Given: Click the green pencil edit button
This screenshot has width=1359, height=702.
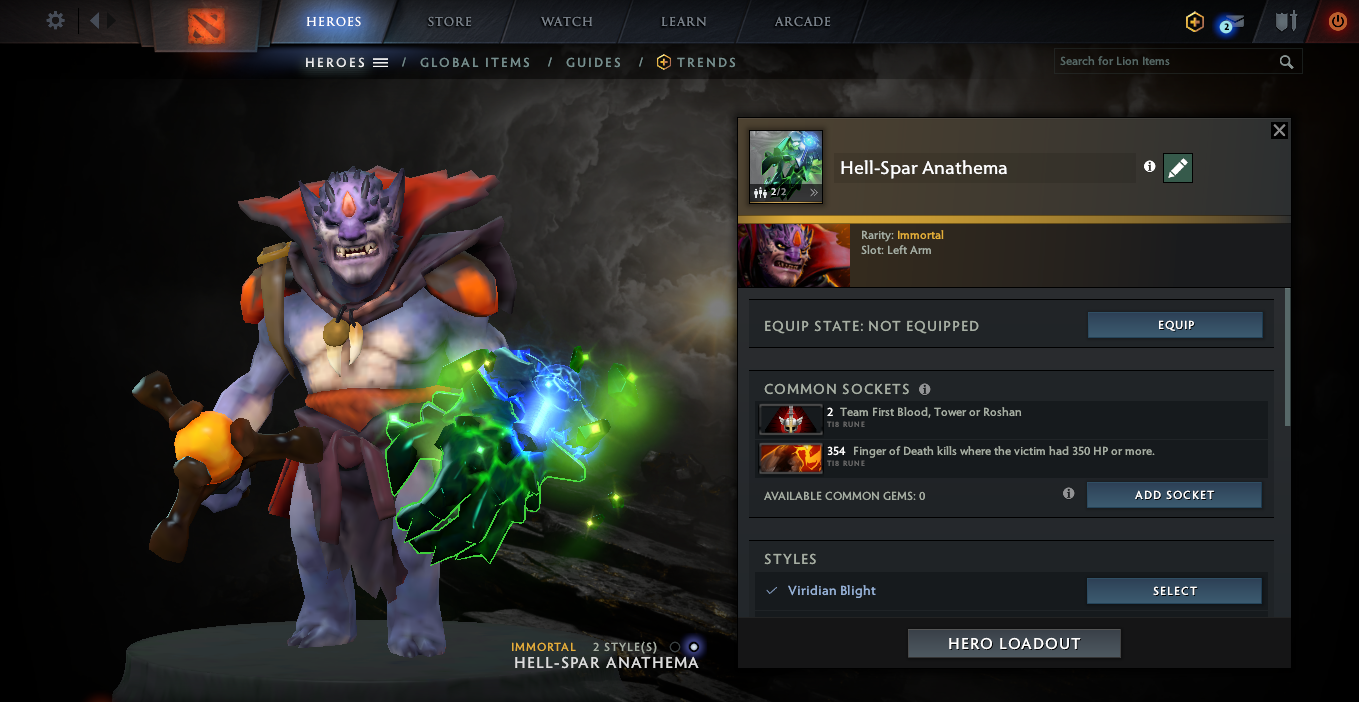Looking at the screenshot, I should 1178,168.
